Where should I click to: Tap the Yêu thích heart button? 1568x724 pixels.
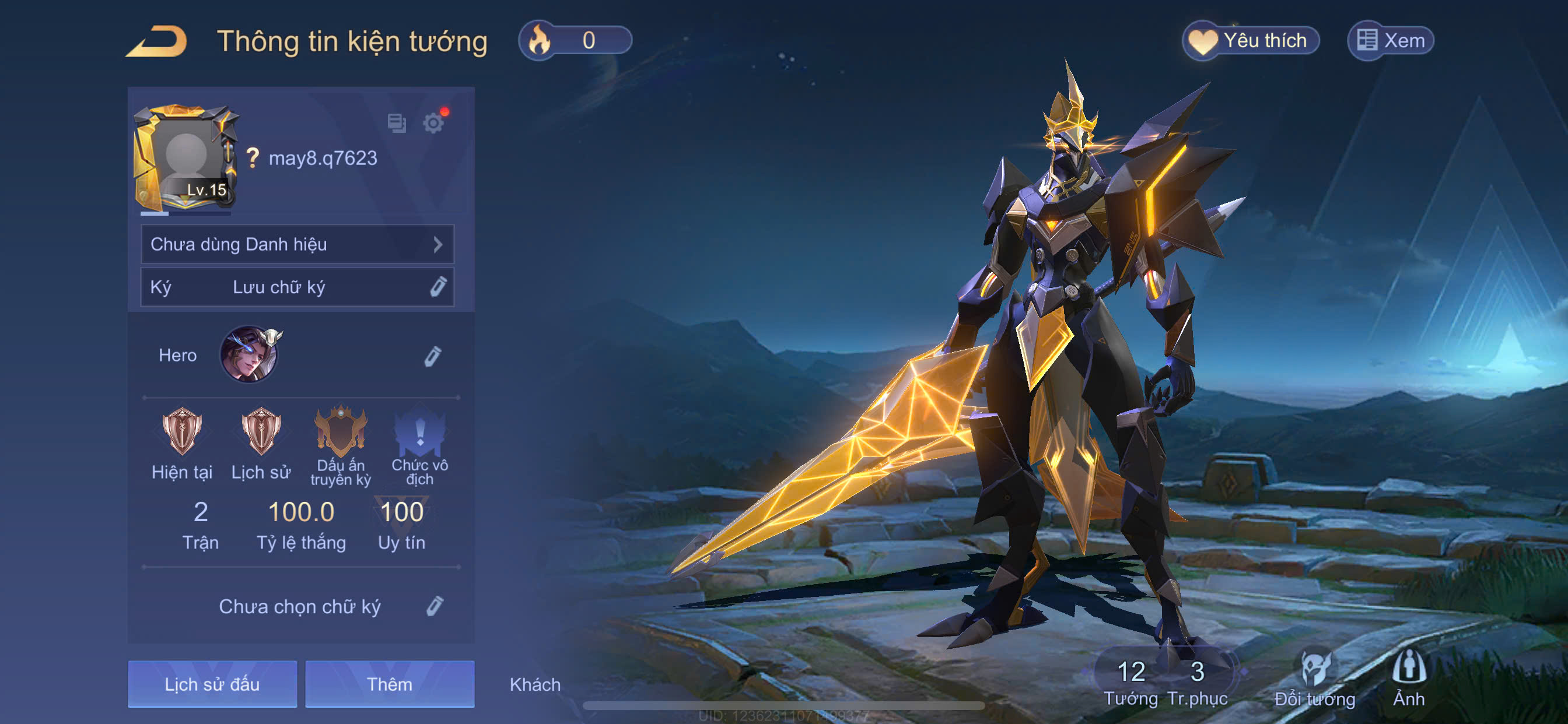[x=1251, y=41]
